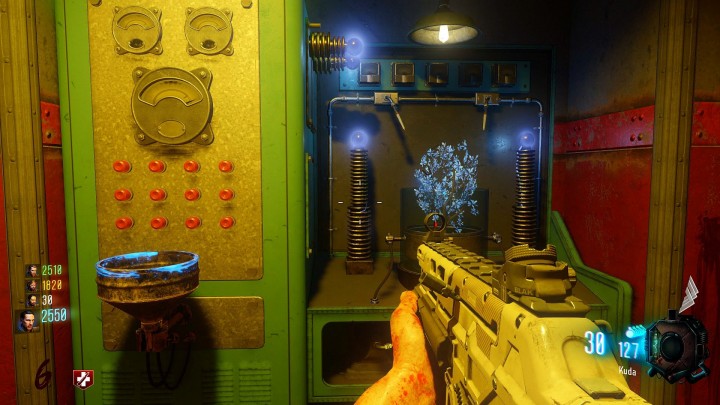Screen dimensions: 720x405
Task: Click the Quick Revive perk icon
Action: [x=82, y=379]
